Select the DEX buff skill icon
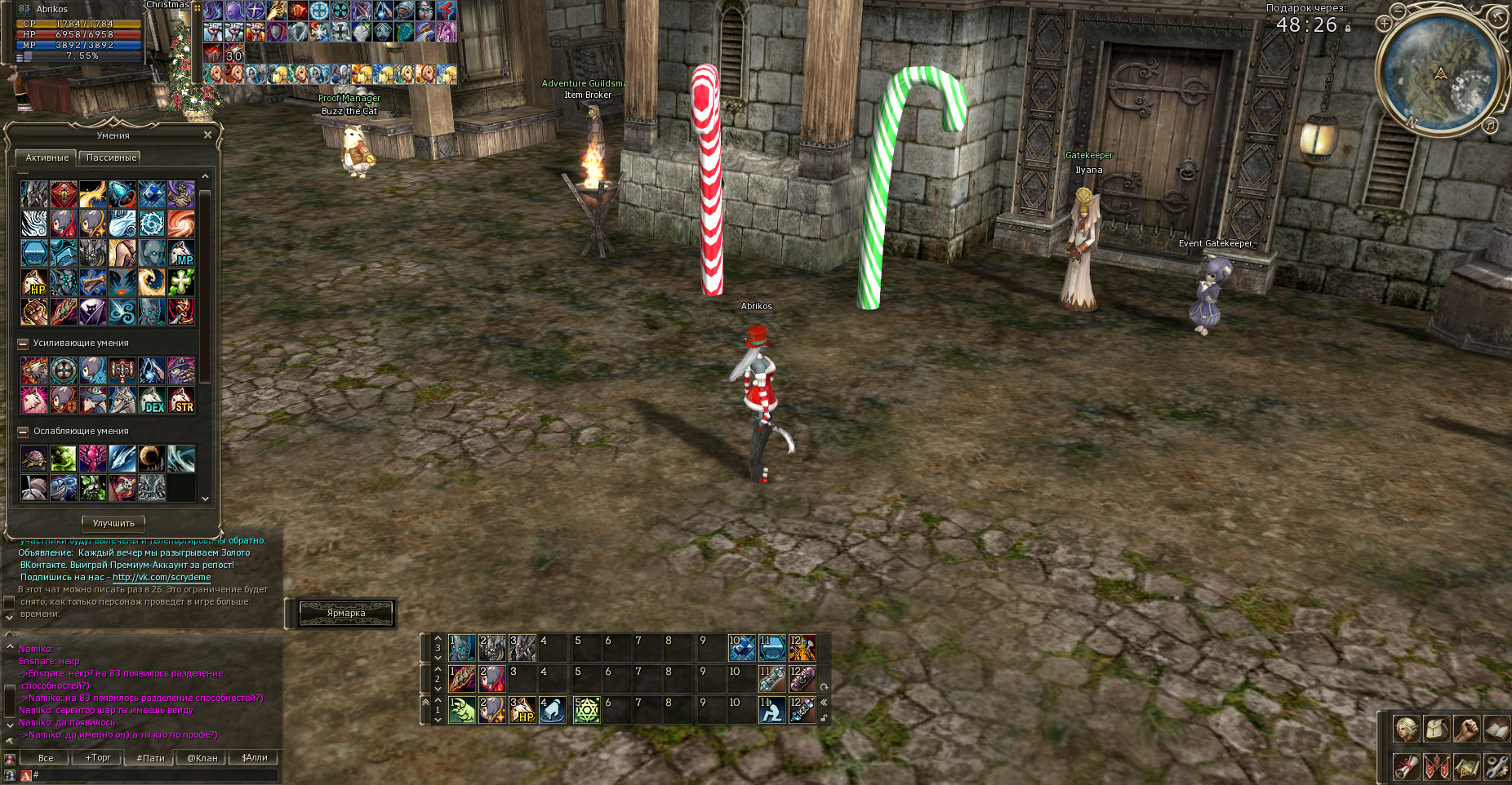 (x=152, y=400)
